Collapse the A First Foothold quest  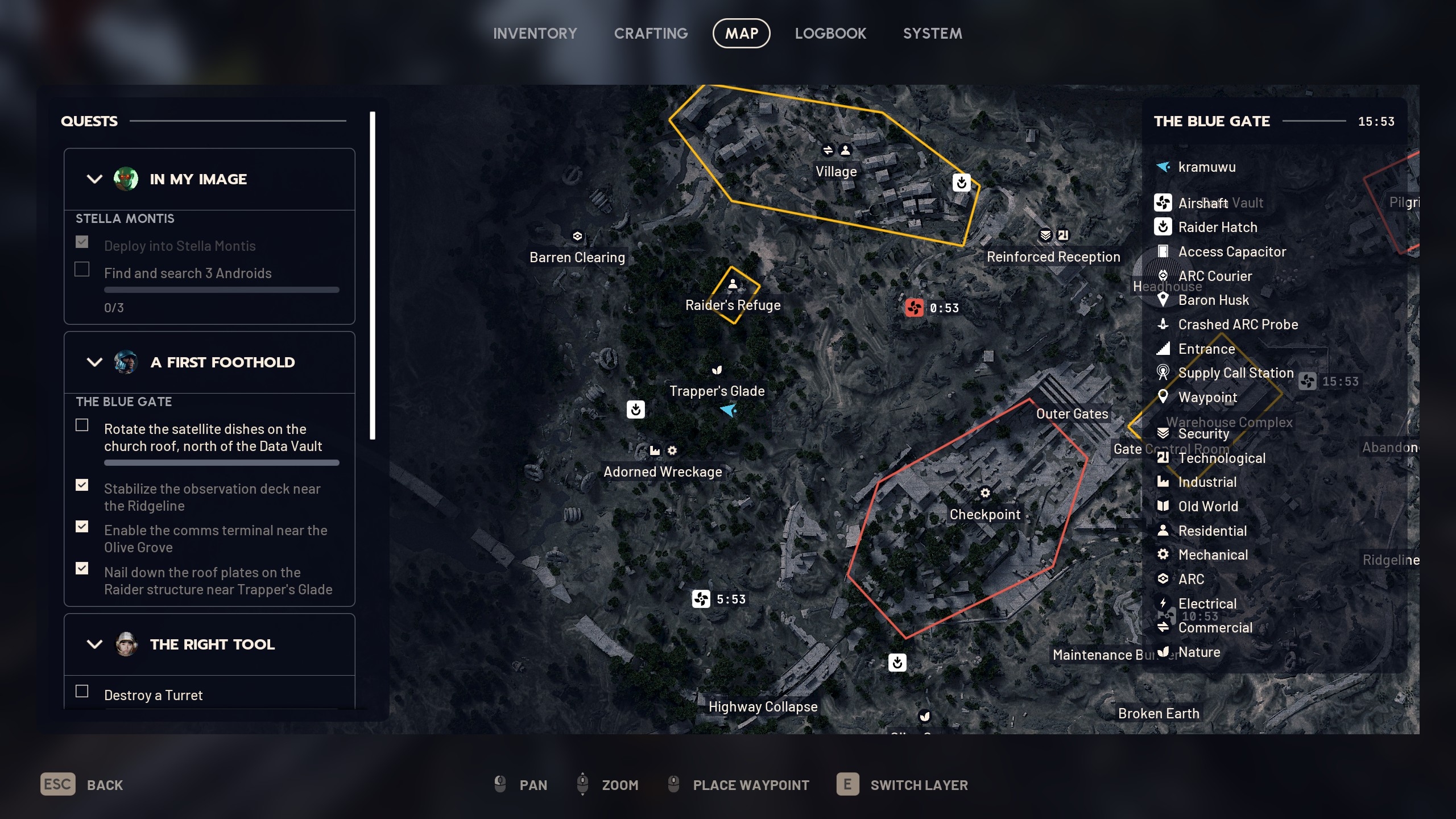click(x=94, y=362)
